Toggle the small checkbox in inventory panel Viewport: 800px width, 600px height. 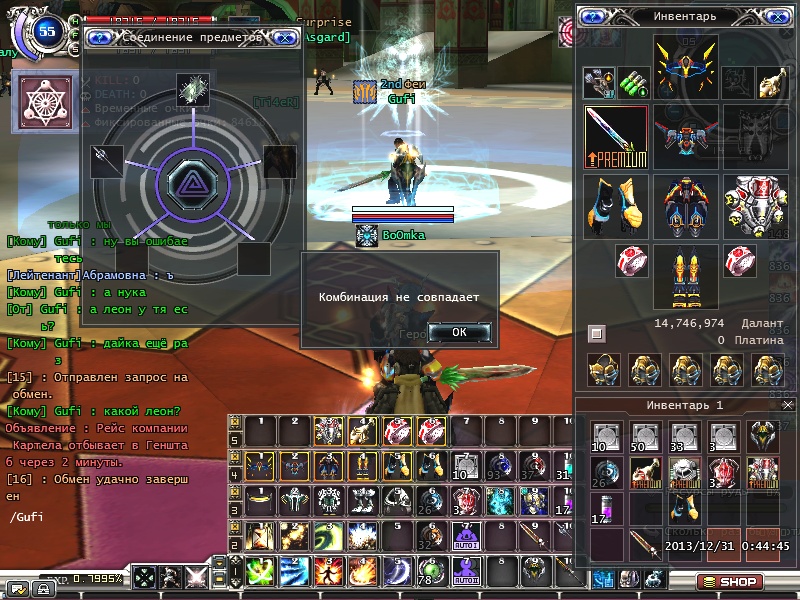click(597, 333)
